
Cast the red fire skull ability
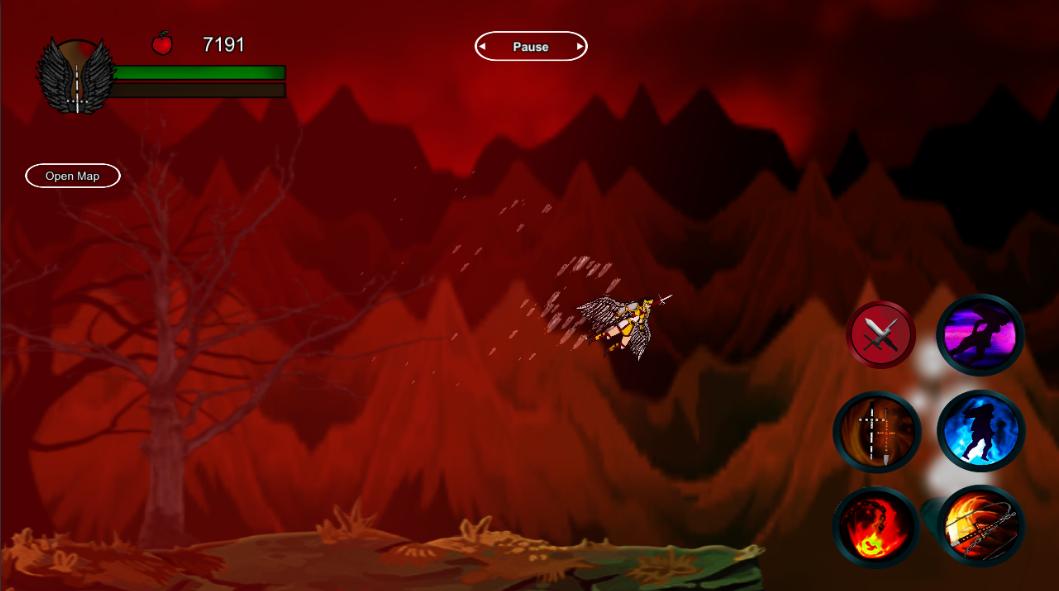point(877,526)
